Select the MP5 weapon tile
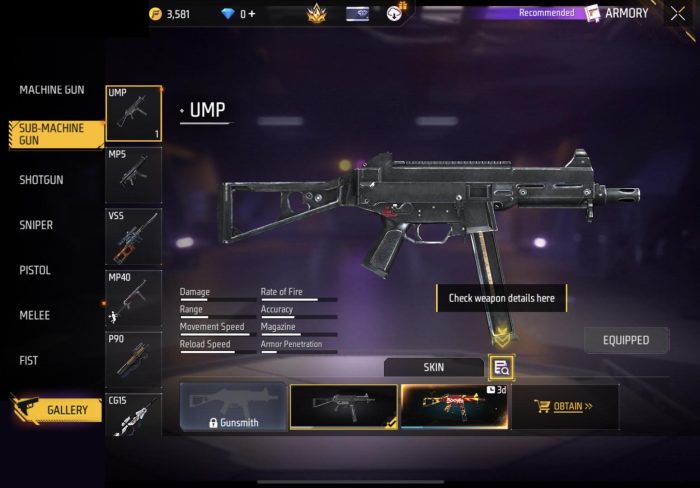Viewport: 700px width, 488px height. (x=133, y=175)
